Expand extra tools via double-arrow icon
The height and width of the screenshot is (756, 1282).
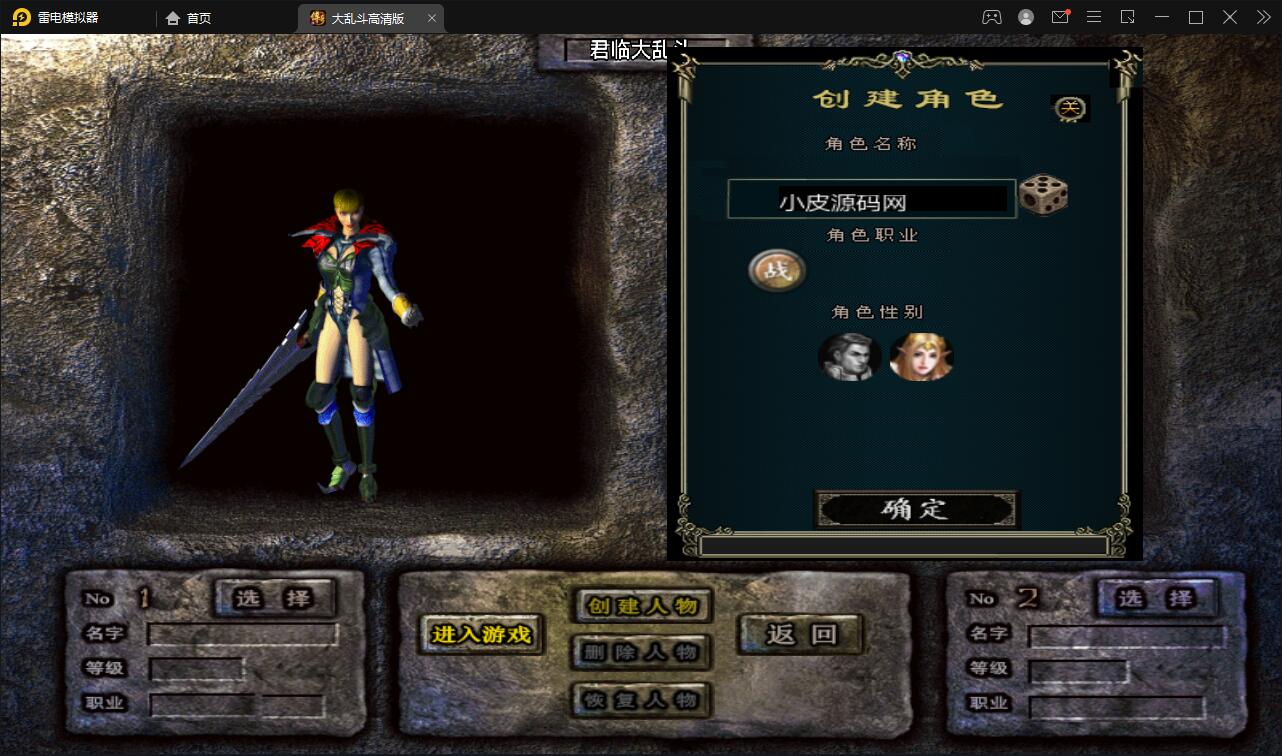click(1262, 17)
